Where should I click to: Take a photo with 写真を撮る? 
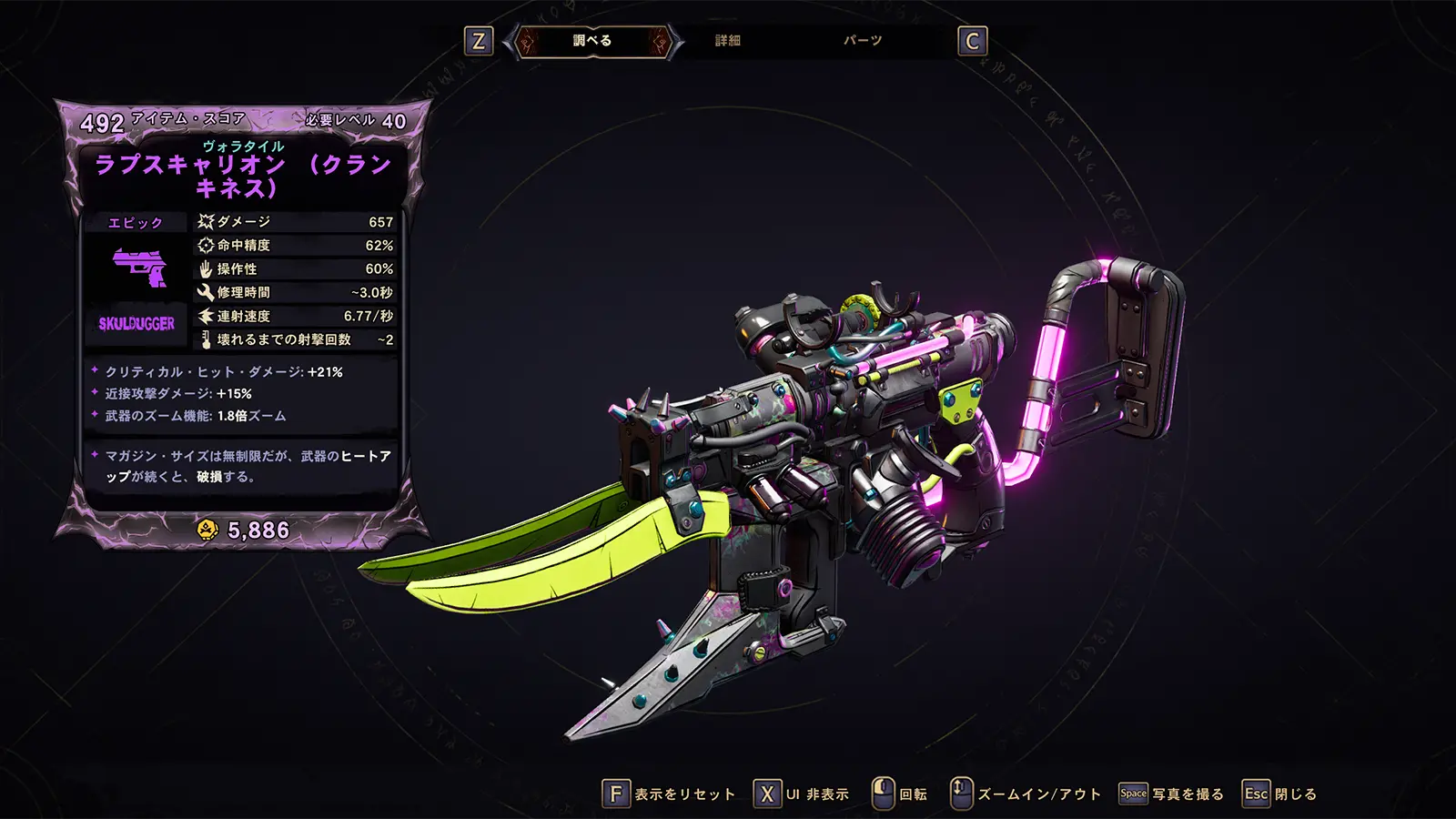[1172, 794]
